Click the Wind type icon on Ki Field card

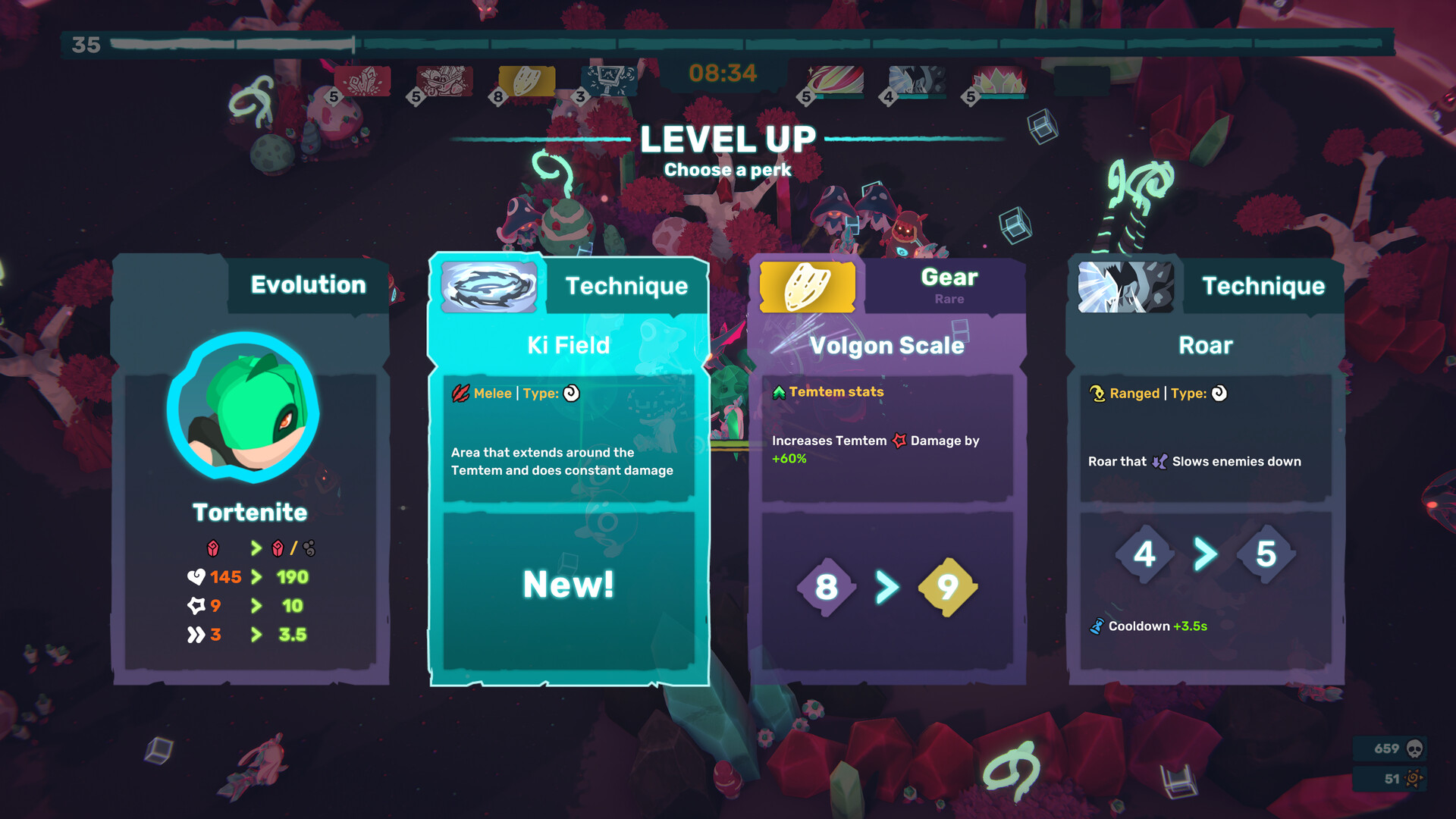[571, 394]
